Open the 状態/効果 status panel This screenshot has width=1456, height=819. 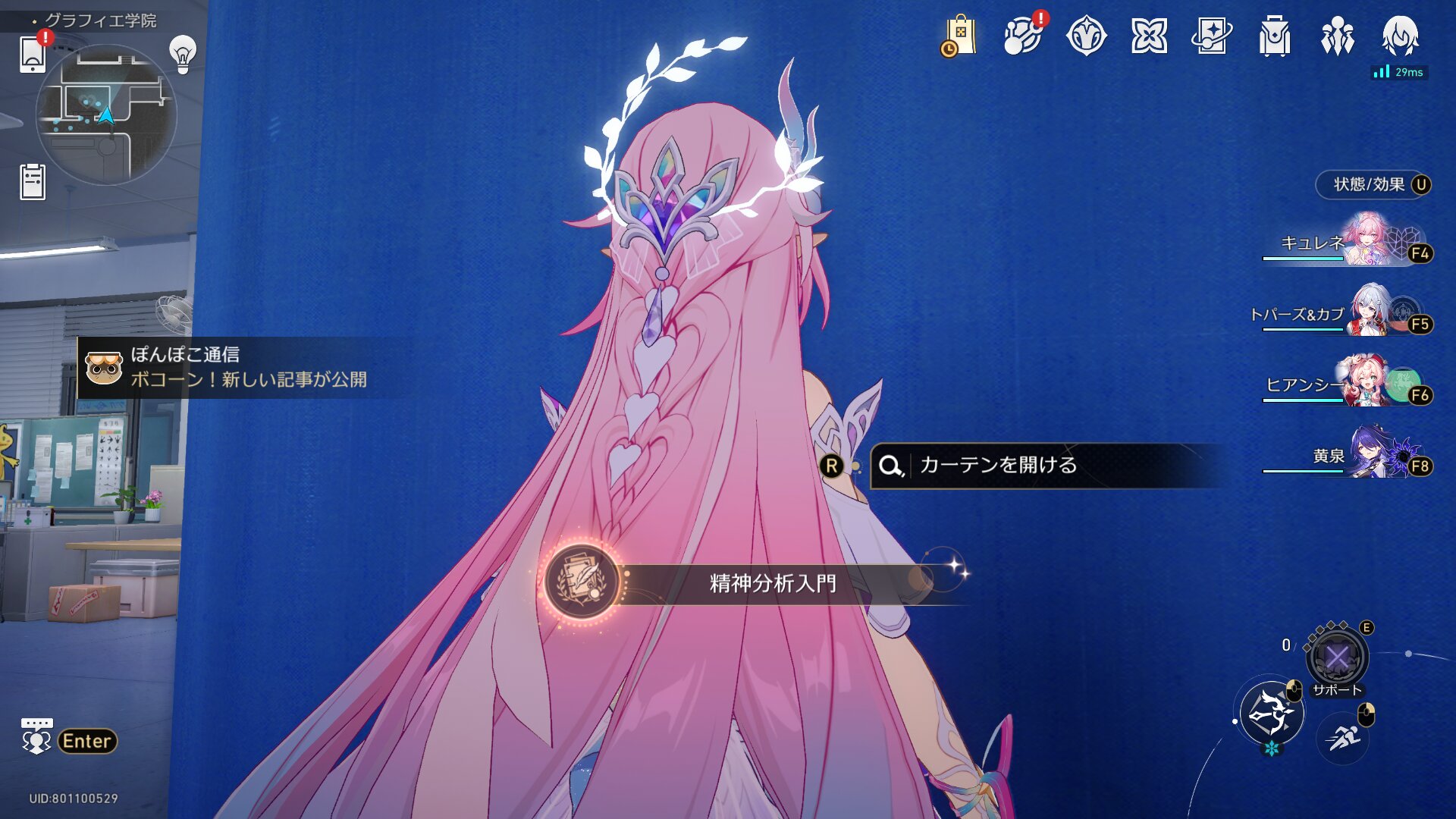click(1373, 185)
